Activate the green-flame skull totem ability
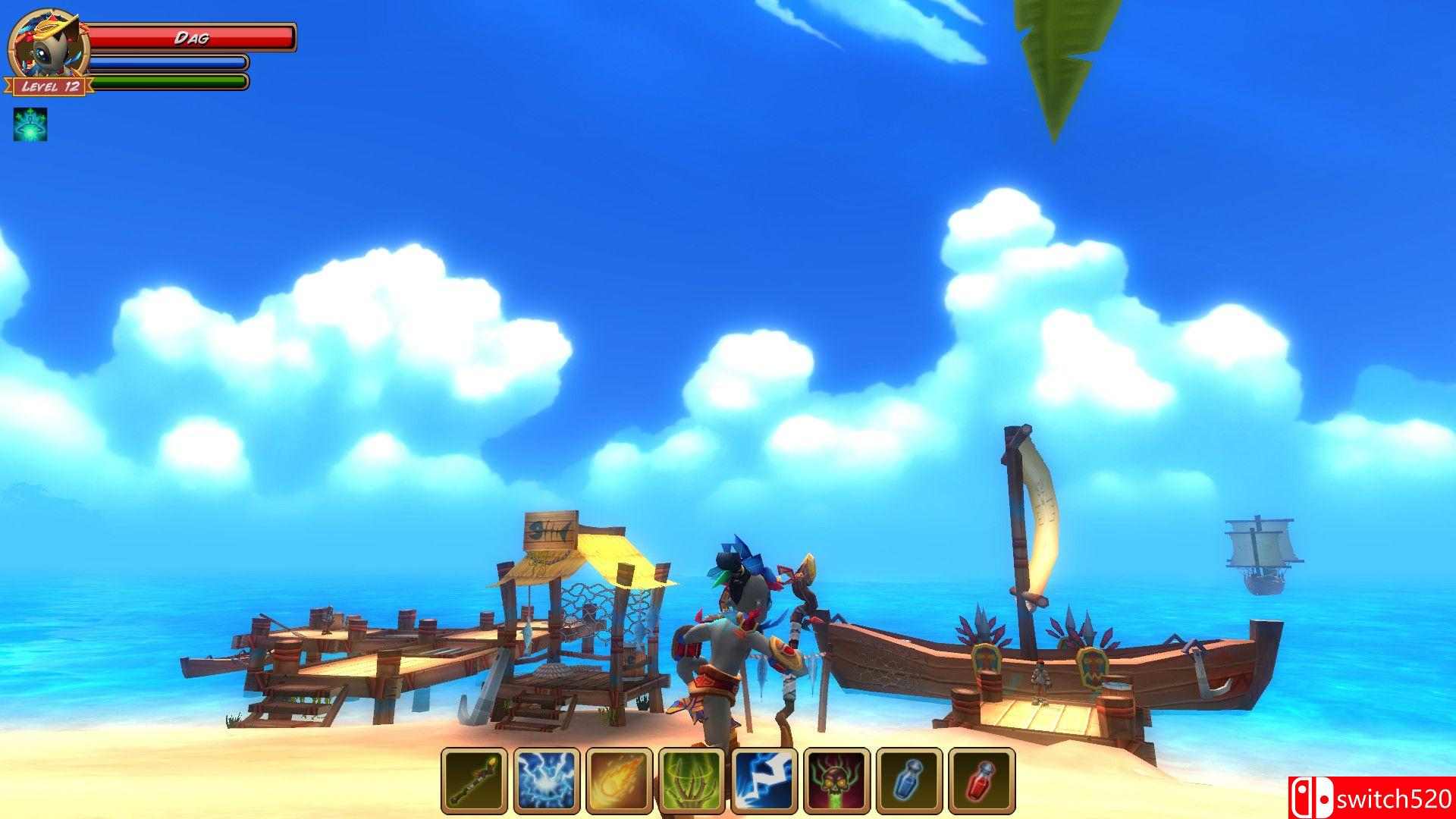This screenshot has width=1456, height=819. coord(836,780)
